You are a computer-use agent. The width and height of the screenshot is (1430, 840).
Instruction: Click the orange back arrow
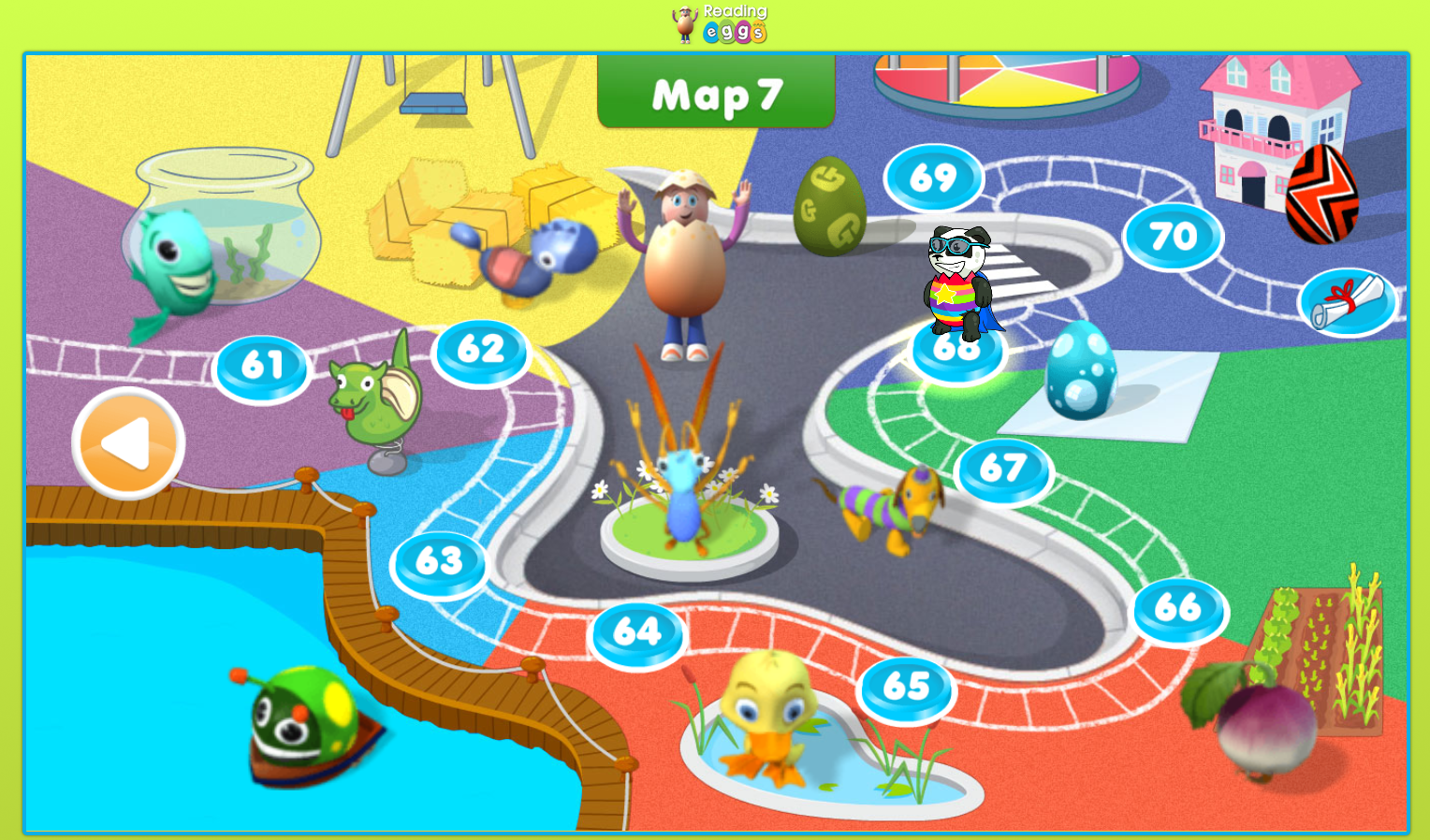tap(126, 441)
